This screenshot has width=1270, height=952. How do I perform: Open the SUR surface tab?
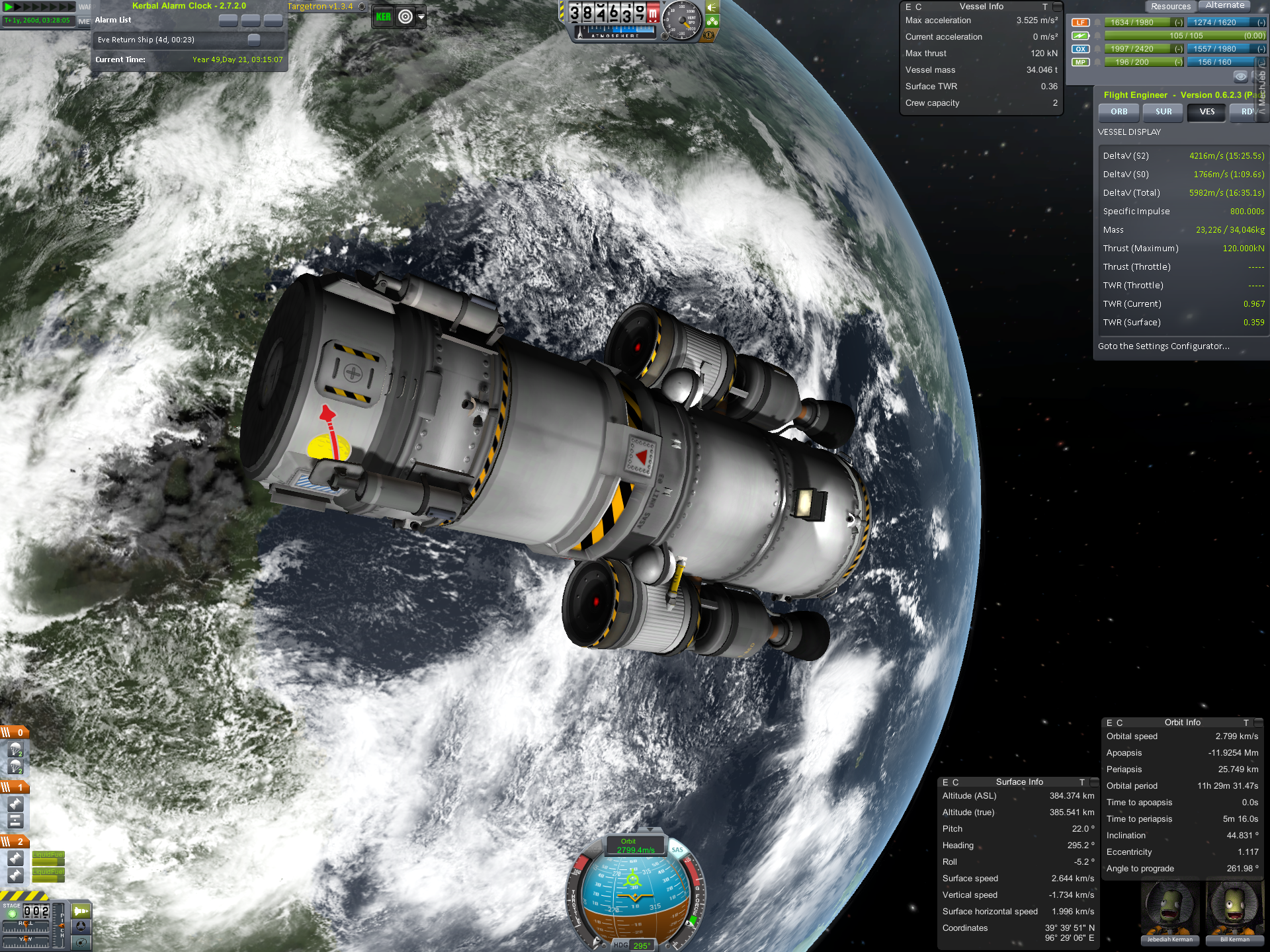pos(1164,112)
